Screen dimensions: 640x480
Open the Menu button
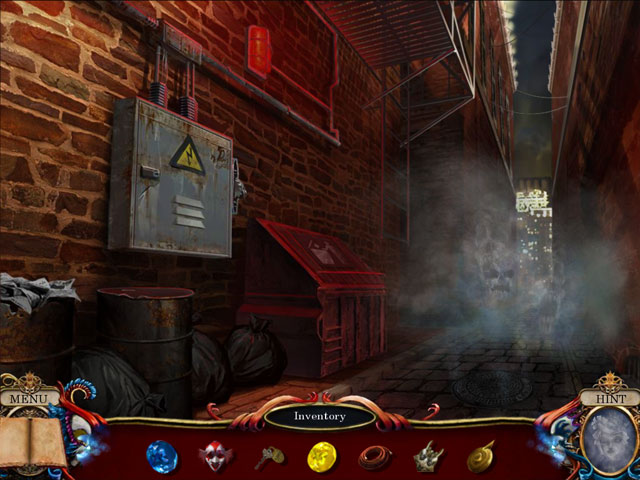[x=30, y=399]
